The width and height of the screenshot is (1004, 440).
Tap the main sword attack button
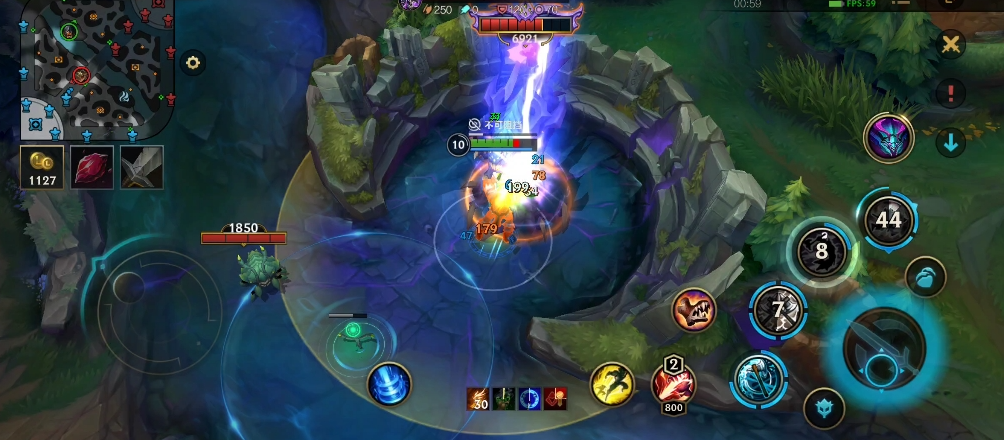tap(884, 349)
